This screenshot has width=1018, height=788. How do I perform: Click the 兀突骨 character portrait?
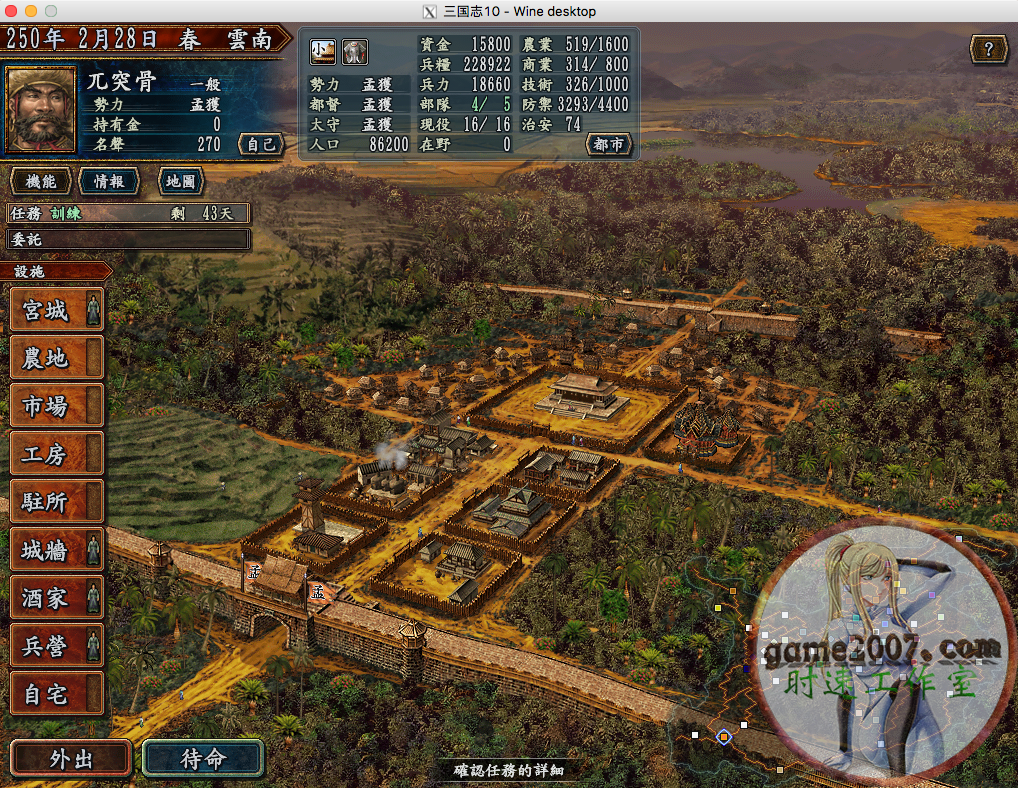41,109
